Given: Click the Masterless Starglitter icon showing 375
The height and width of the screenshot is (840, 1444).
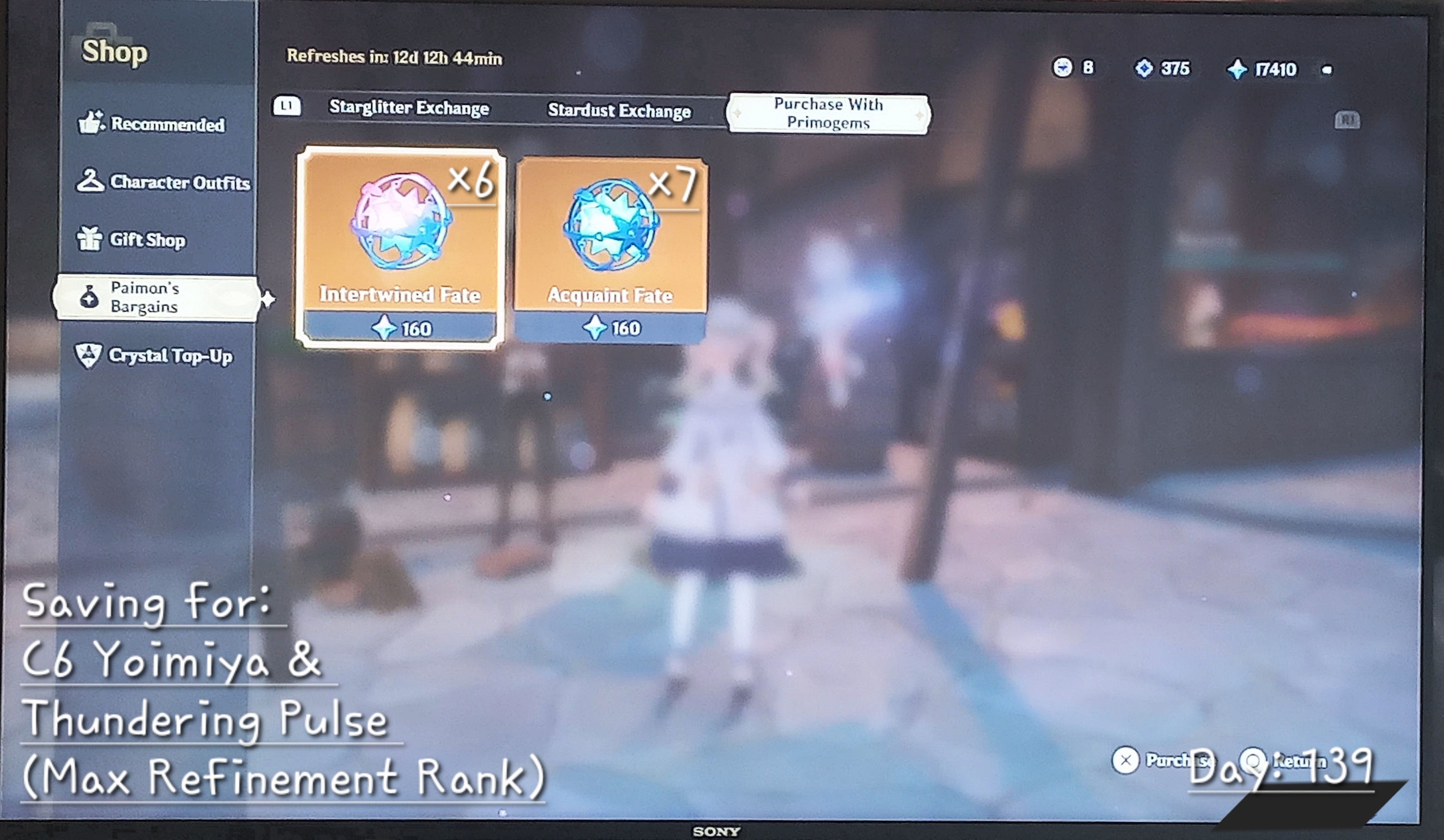Looking at the screenshot, I should 1146,68.
